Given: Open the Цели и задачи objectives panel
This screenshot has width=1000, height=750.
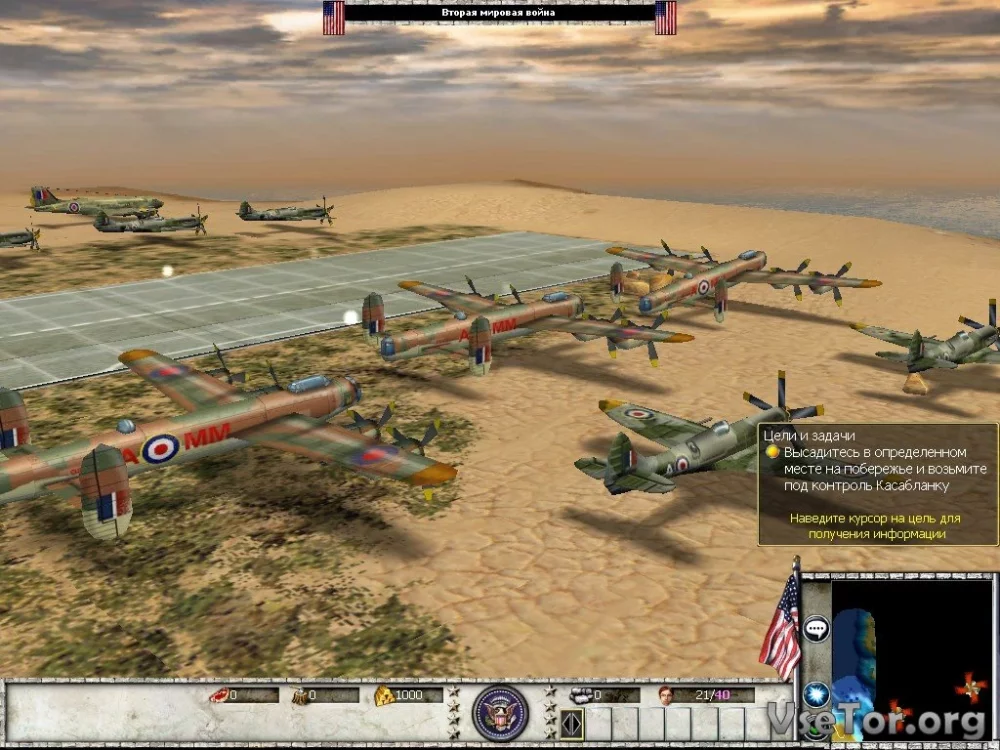Looking at the screenshot, I should pos(798,434).
